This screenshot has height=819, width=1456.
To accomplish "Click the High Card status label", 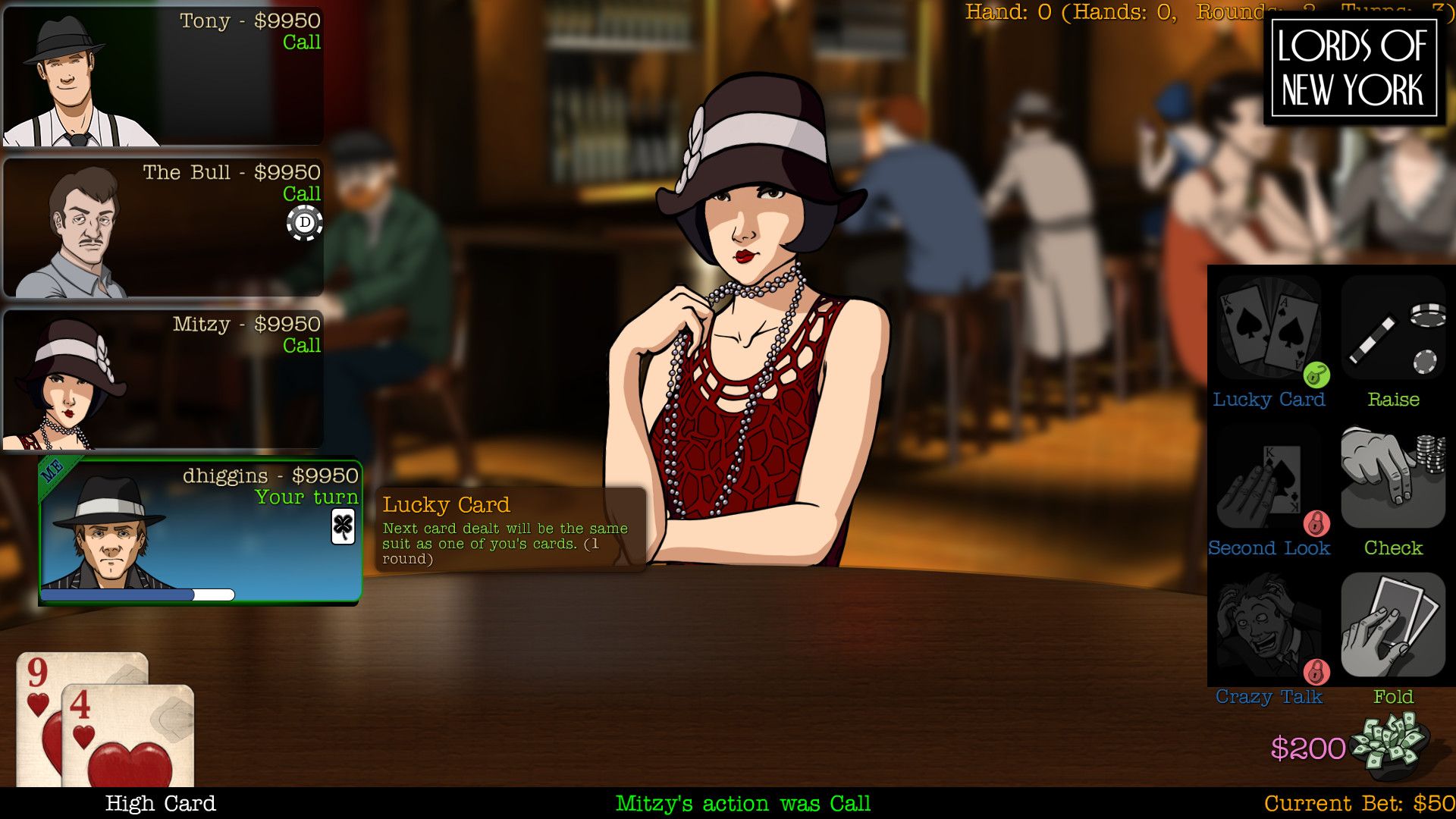I will 161,802.
